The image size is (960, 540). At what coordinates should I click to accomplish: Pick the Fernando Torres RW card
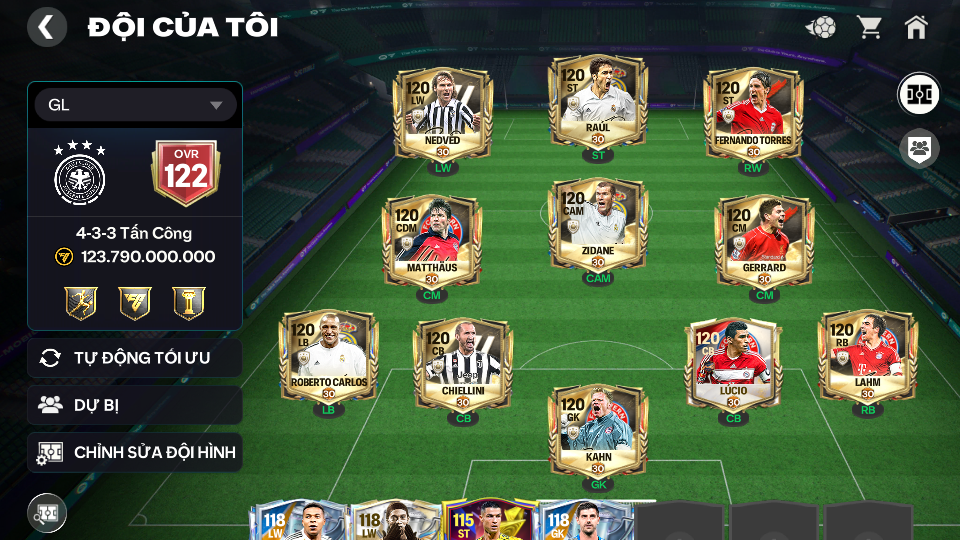pyautogui.click(x=752, y=110)
